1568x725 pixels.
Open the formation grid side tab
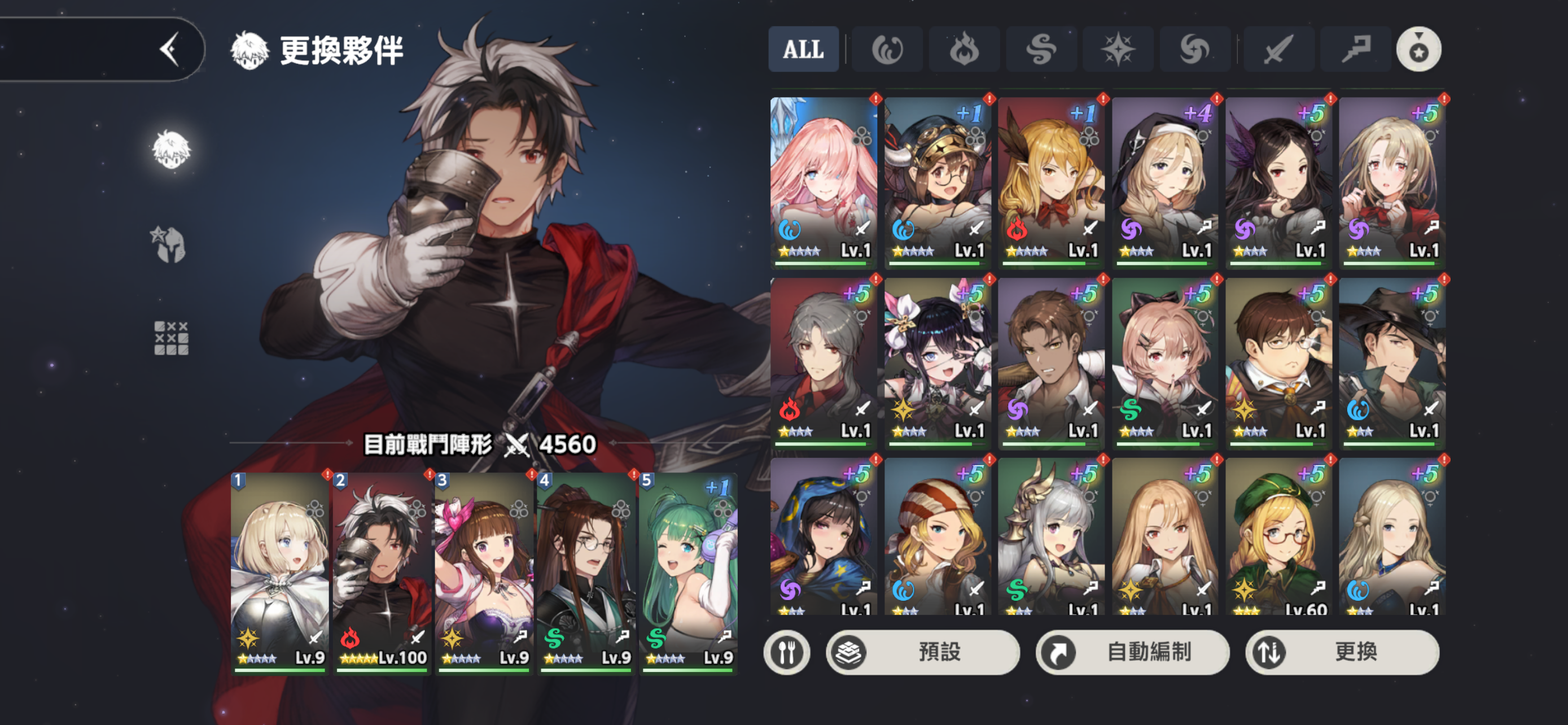(x=171, y=338)
